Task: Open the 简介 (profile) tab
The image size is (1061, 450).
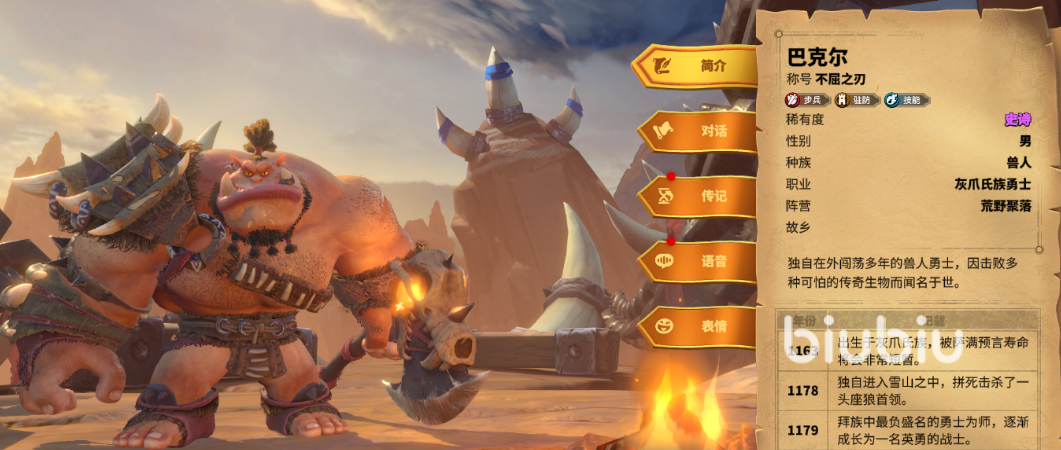Action: 695,67
